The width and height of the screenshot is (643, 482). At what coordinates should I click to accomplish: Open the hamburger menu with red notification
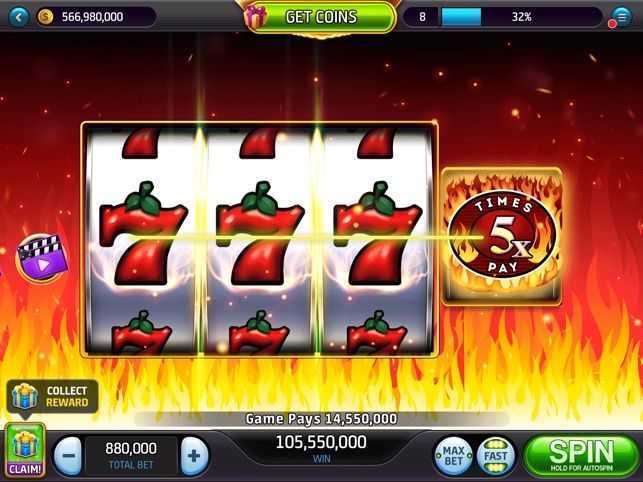[x=621, y=17]
